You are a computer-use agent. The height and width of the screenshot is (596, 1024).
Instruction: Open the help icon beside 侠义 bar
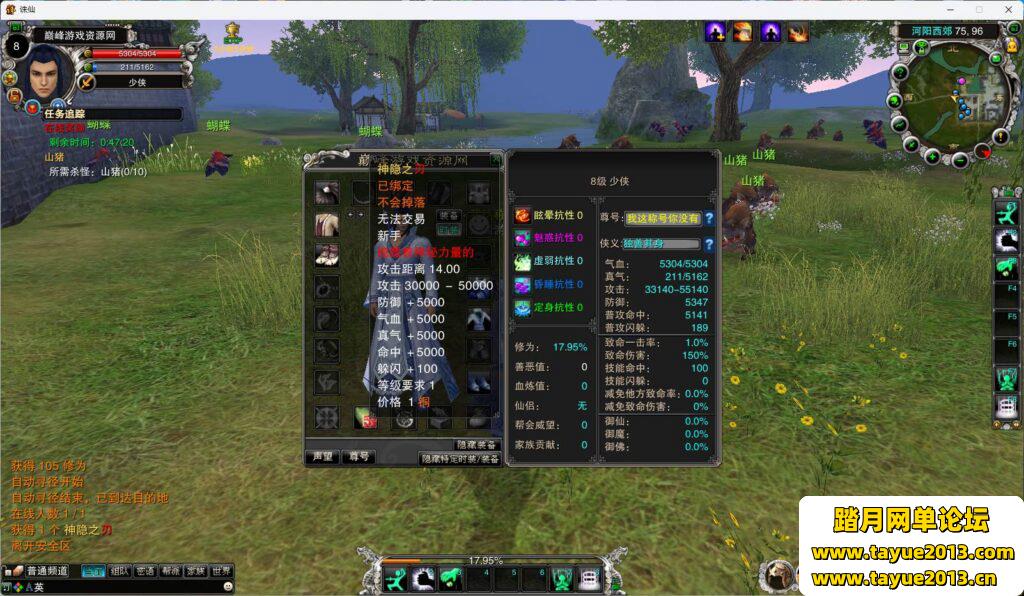click(709, 243)
